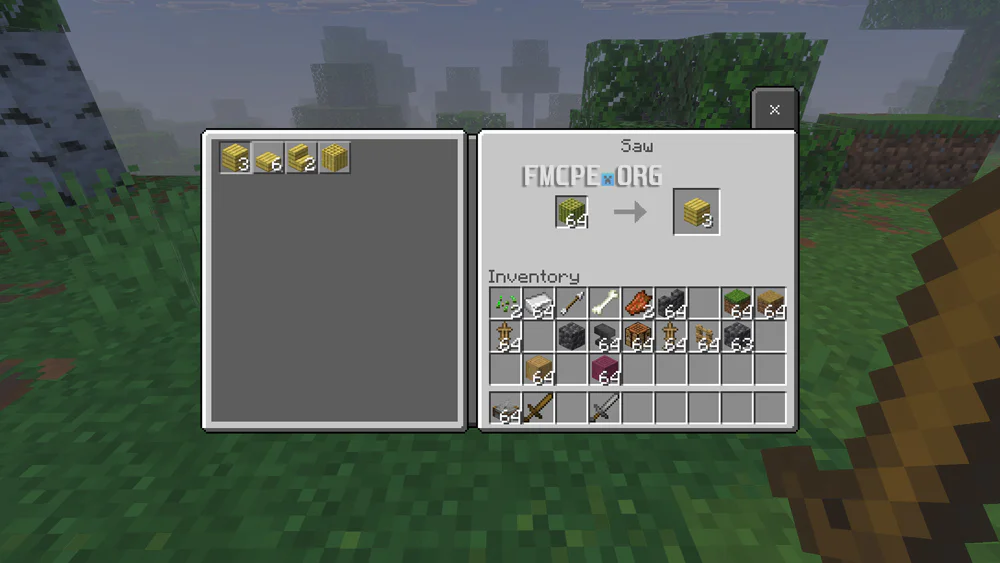Select the bamboo planks recipe
The width and height of the screenshot is (1000, 563).
(235, 158)
